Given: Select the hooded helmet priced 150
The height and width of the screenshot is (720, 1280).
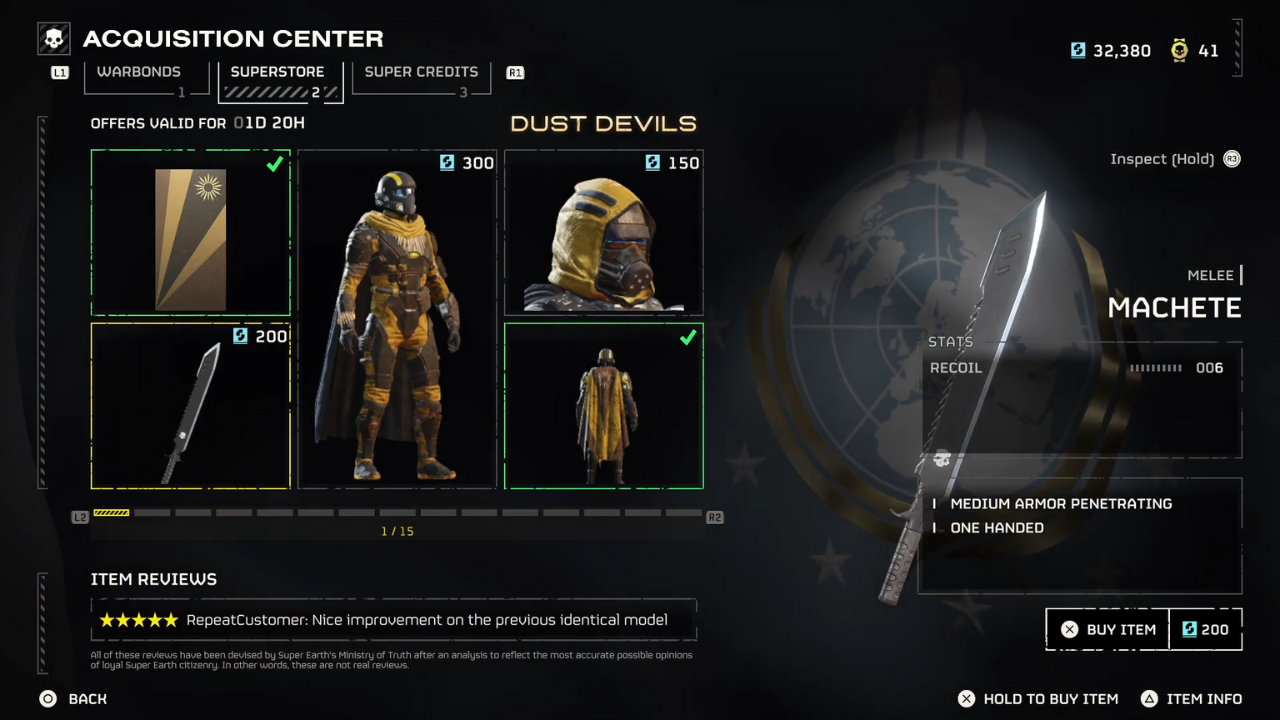Looking at the screenshot, I should tap(603, 233).
